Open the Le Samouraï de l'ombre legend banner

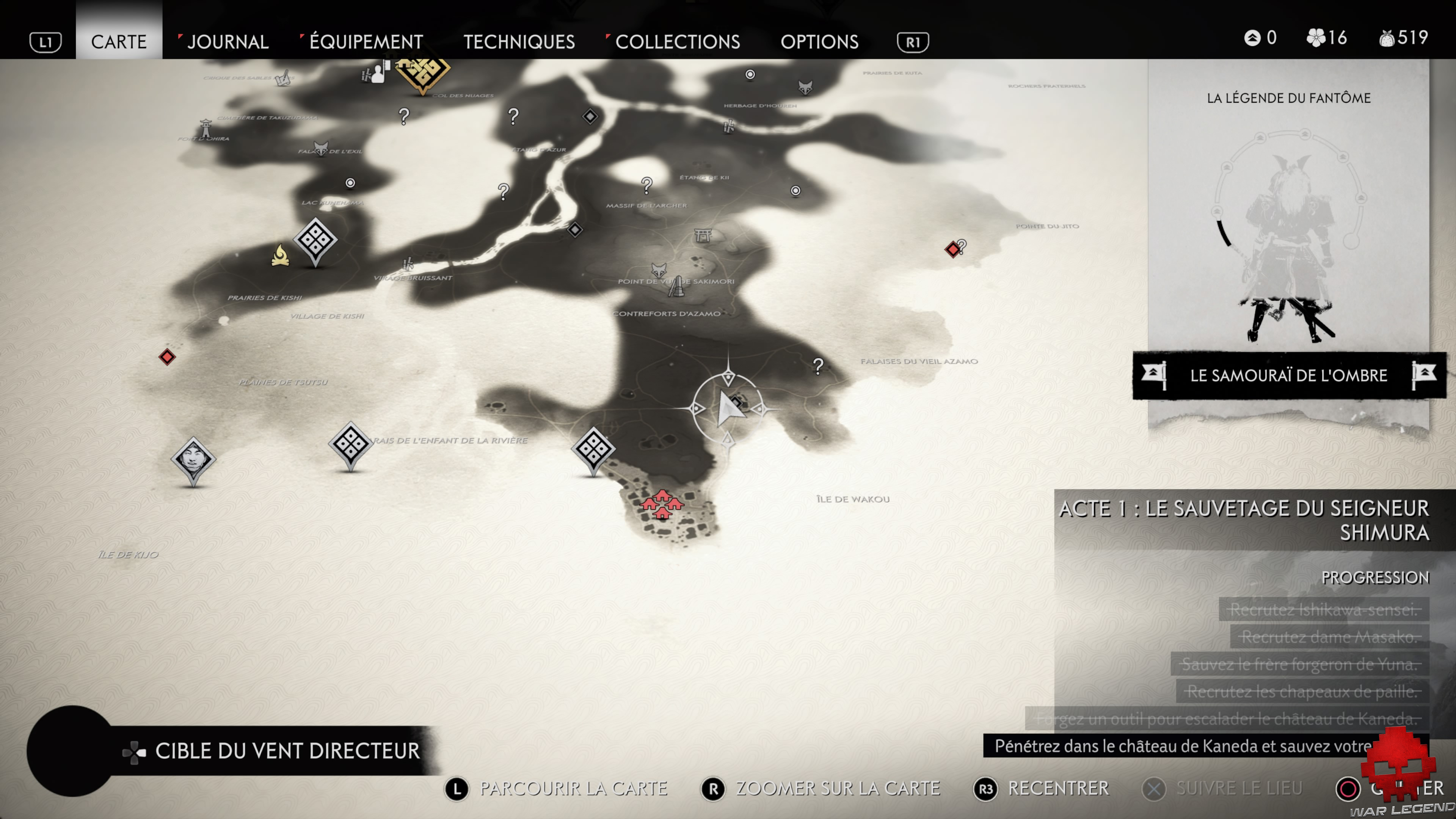coord(1288,375)
